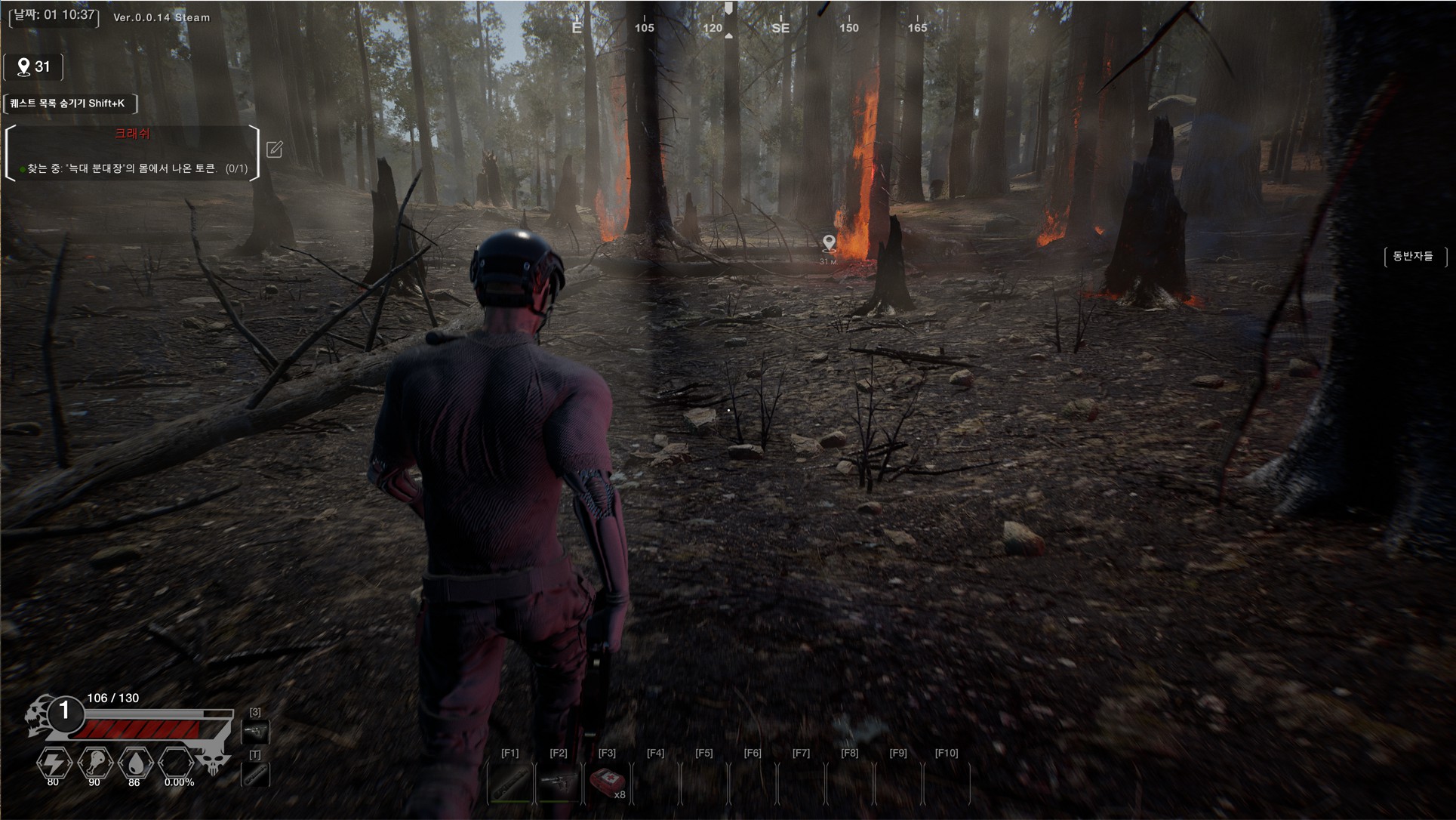Image resolution: width=1456 pixels, height=820 pixels.
Task: Open the 동반자들 companions panel
Action: [x=1413, y=257]
